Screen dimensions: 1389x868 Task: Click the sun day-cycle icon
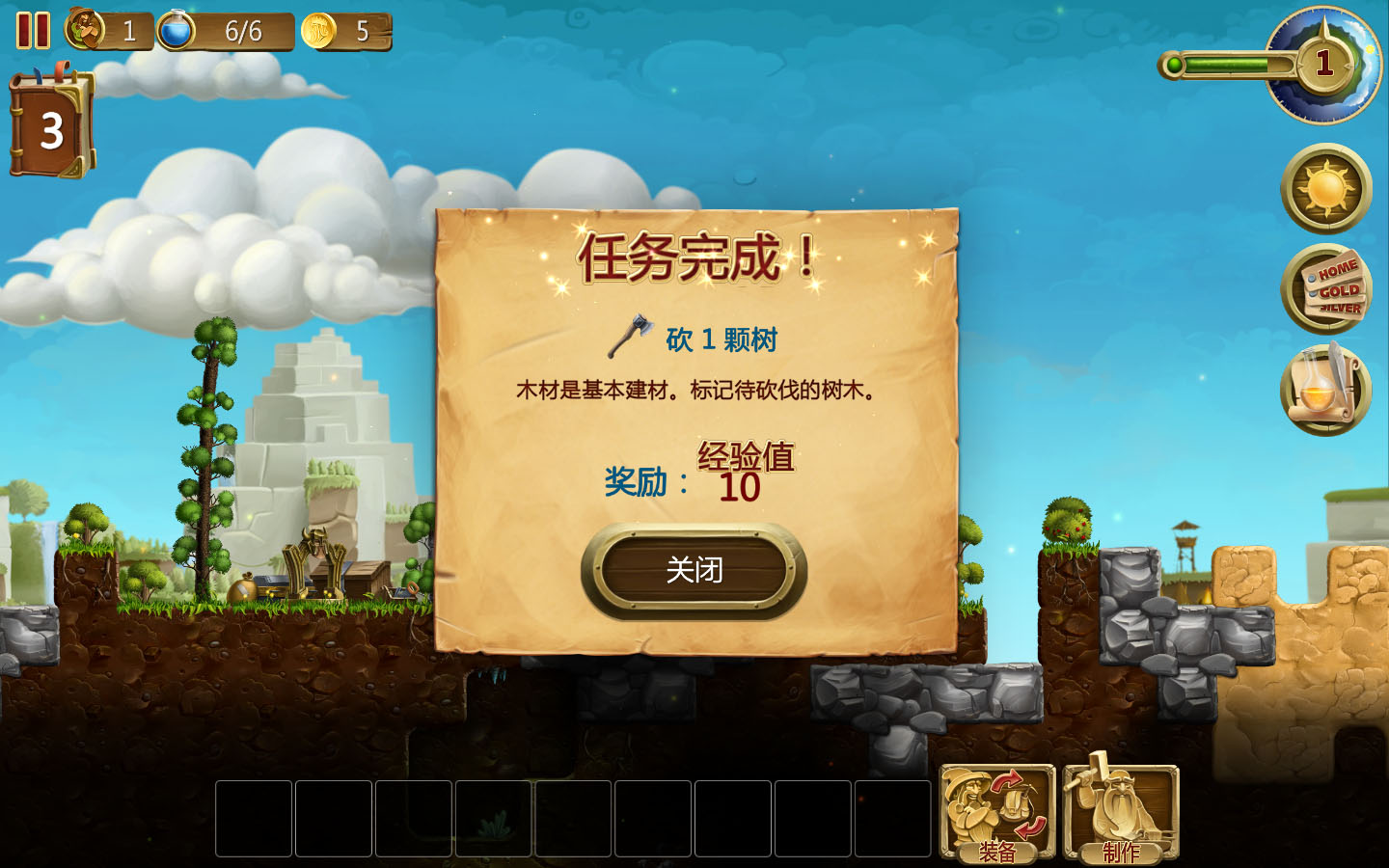1326,189
